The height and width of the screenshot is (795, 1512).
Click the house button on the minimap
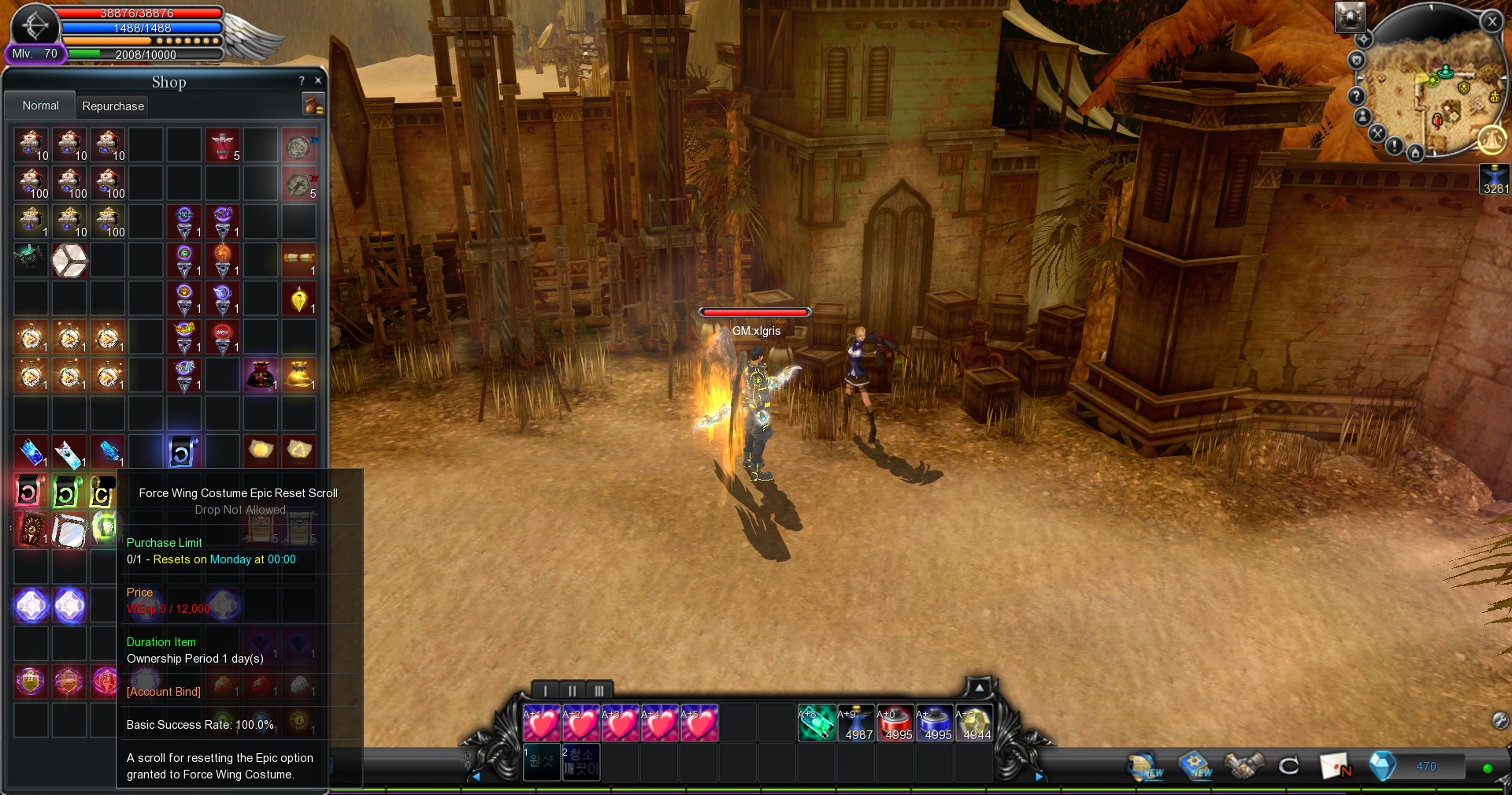1415,153
